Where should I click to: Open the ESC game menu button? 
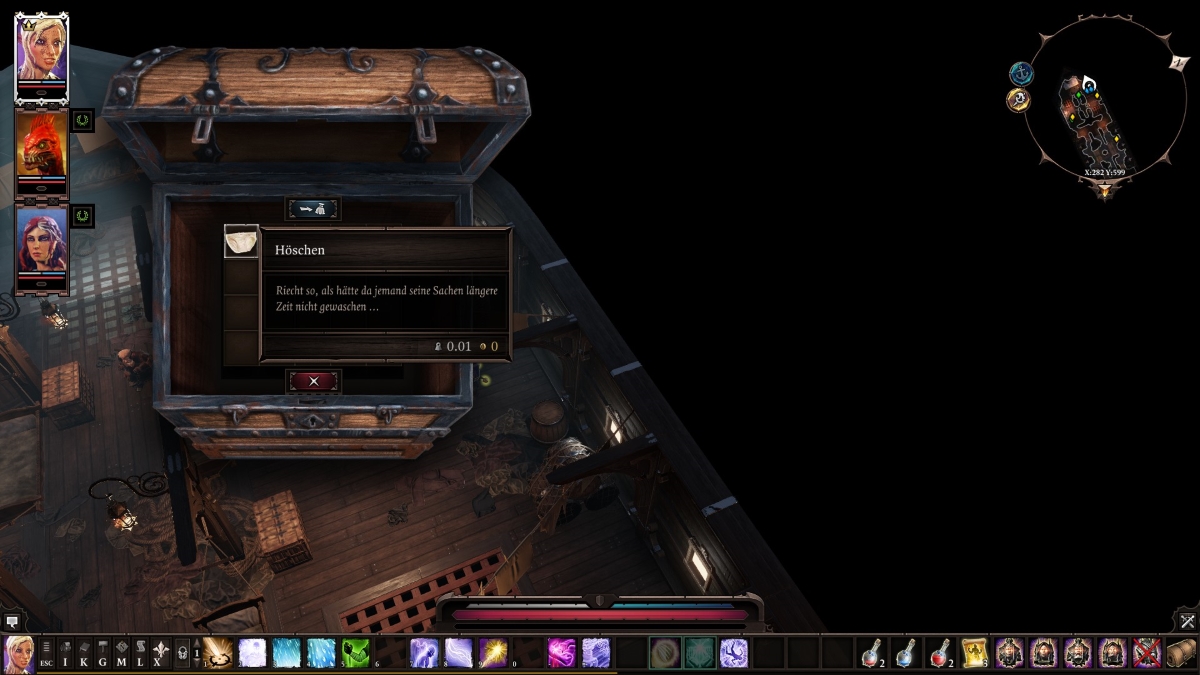(x=47, y=653)
